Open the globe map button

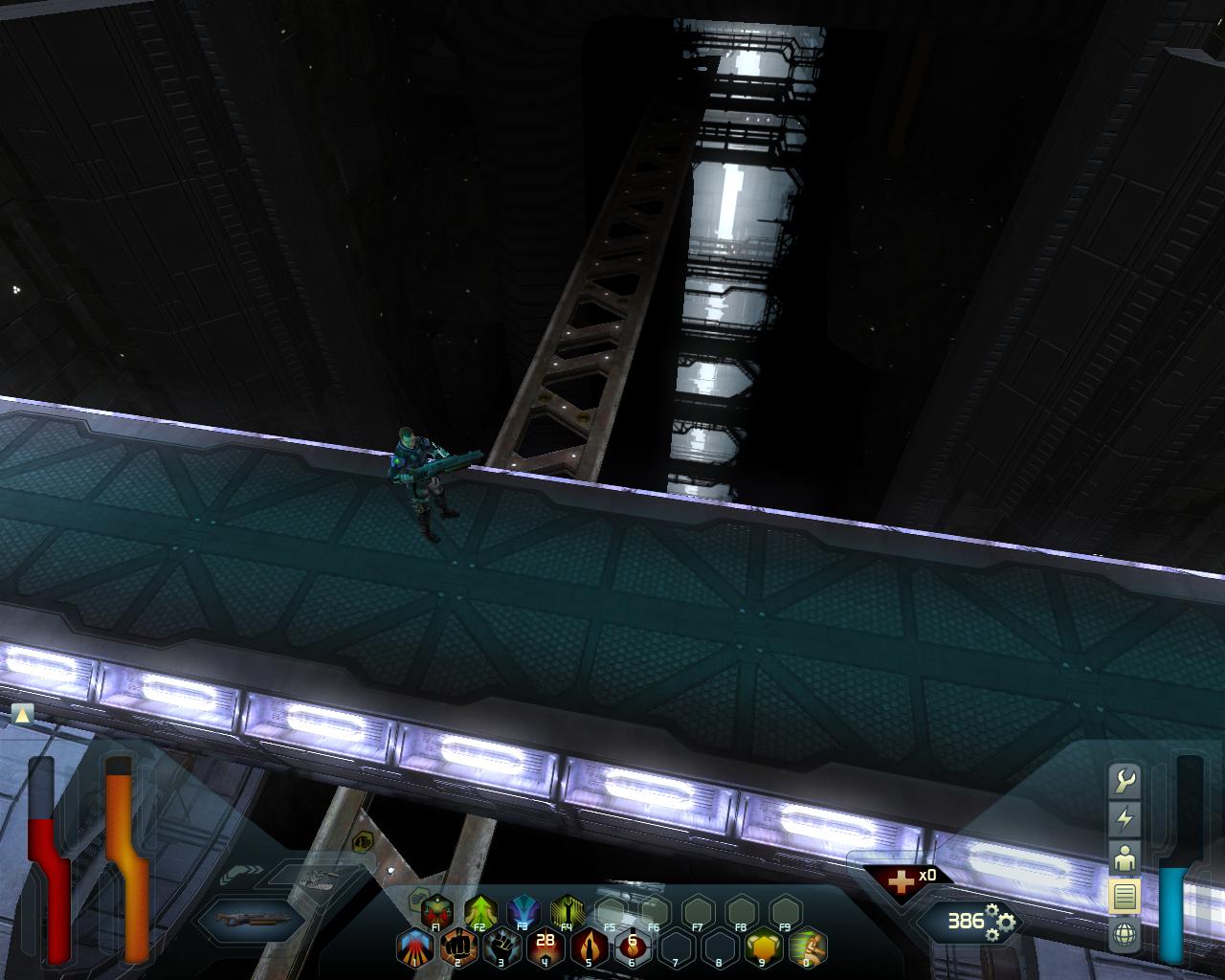point(1125,934)
